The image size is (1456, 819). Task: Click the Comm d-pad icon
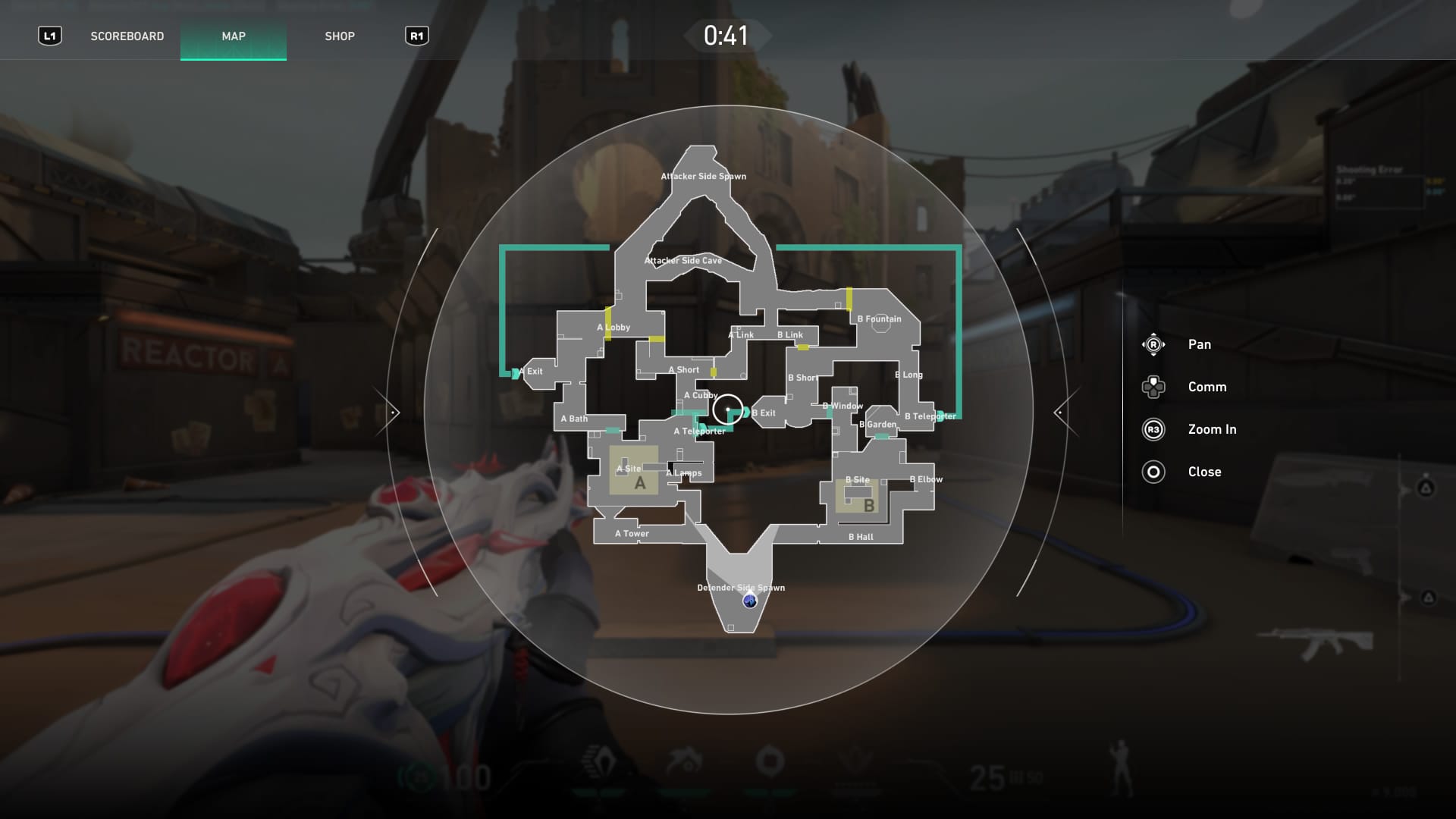[x=1153, y=387]
